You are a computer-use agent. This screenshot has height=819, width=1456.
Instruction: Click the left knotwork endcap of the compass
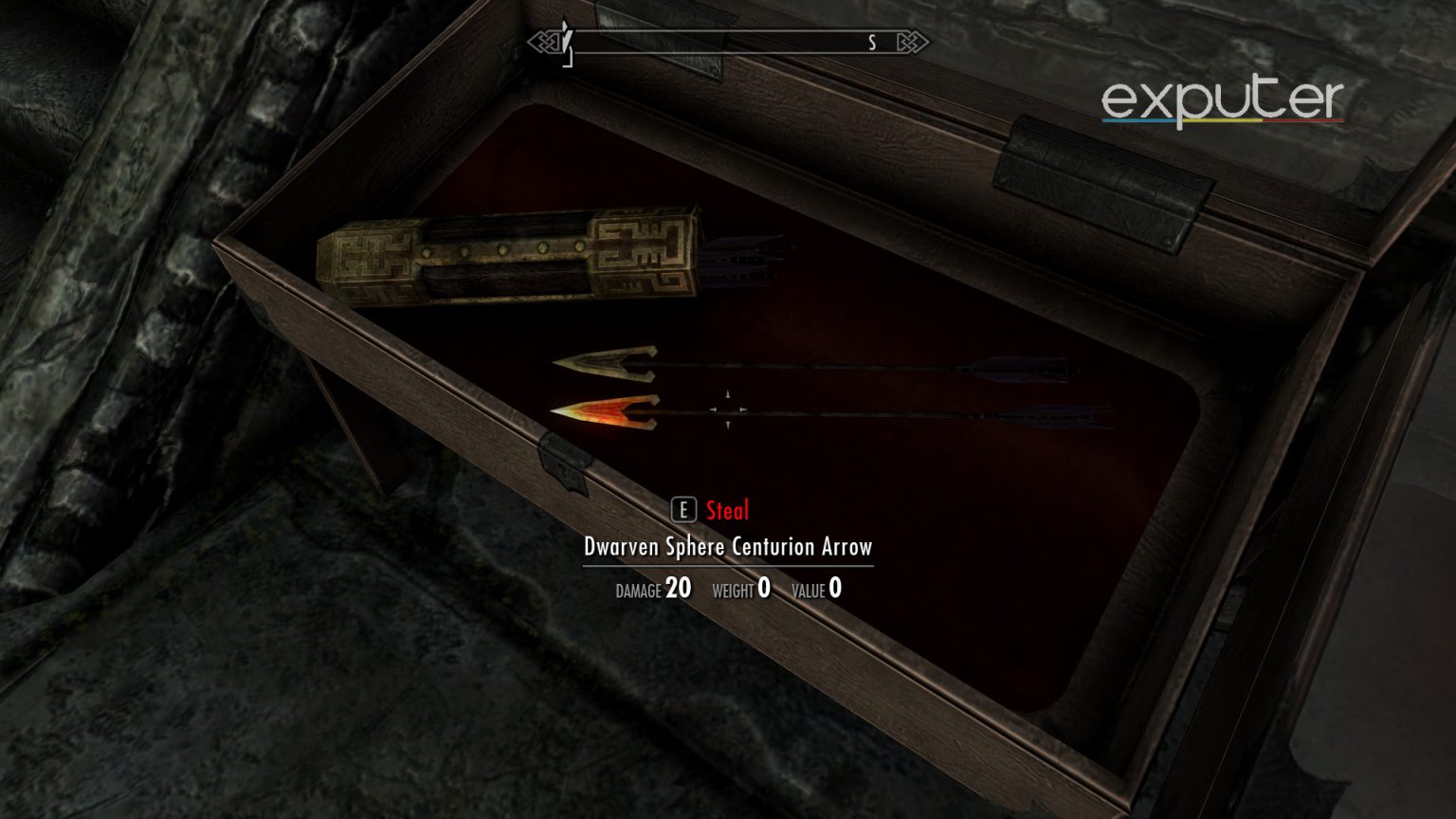tap(544, 42)
